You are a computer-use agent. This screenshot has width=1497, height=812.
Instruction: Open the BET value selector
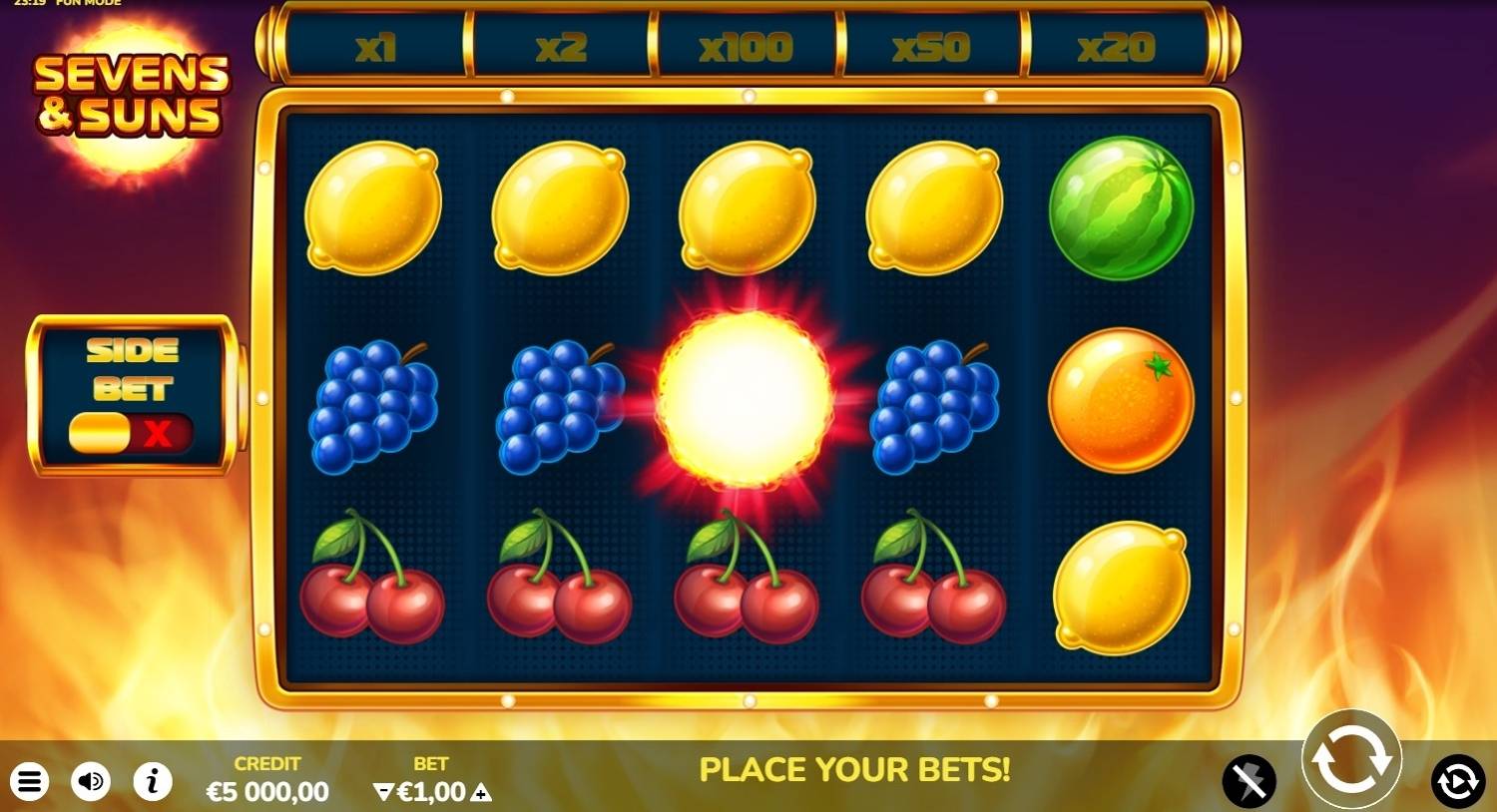(432, 791)
